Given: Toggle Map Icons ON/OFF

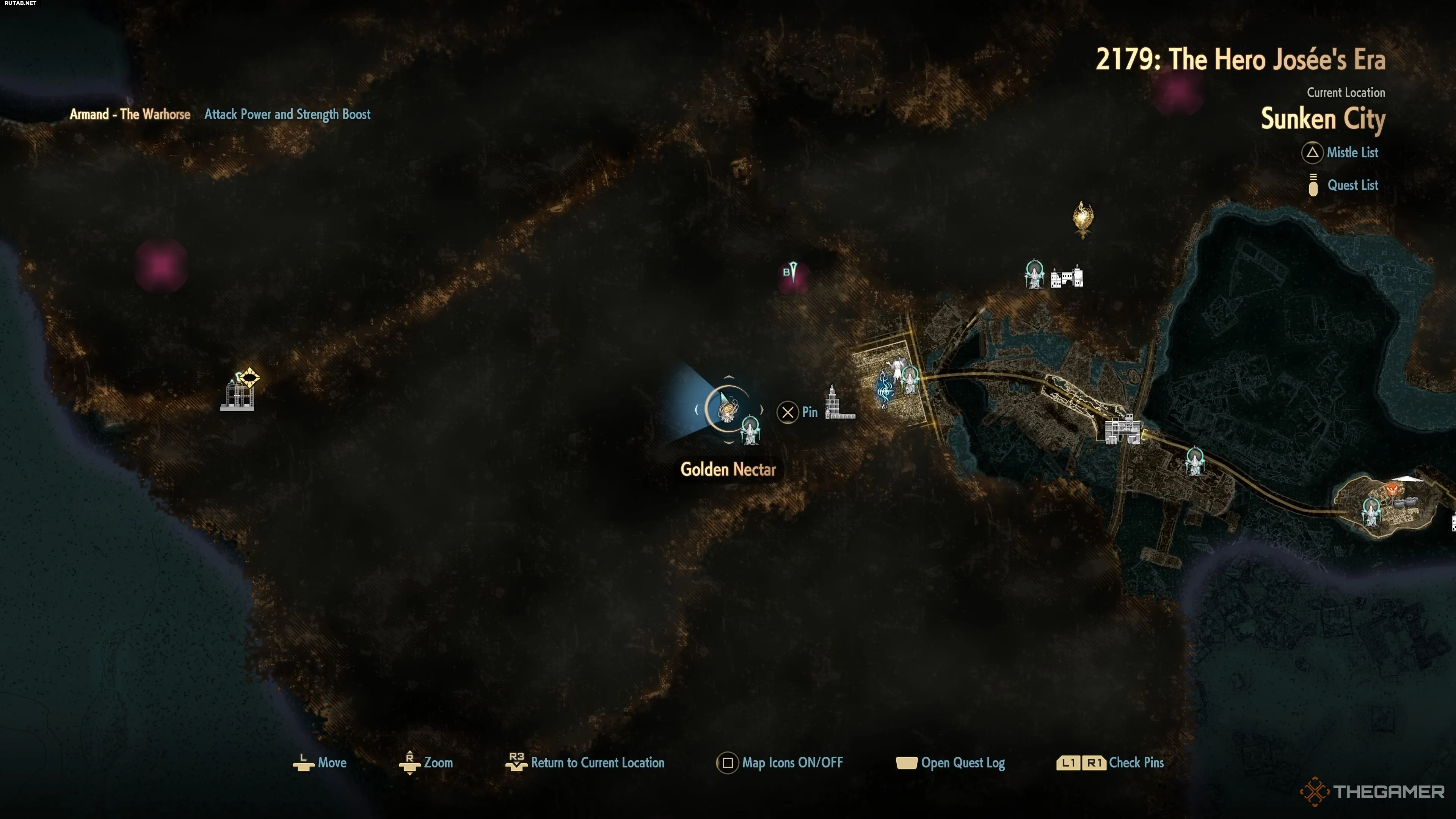Looking at the screenshot, I should coord(791,763).
